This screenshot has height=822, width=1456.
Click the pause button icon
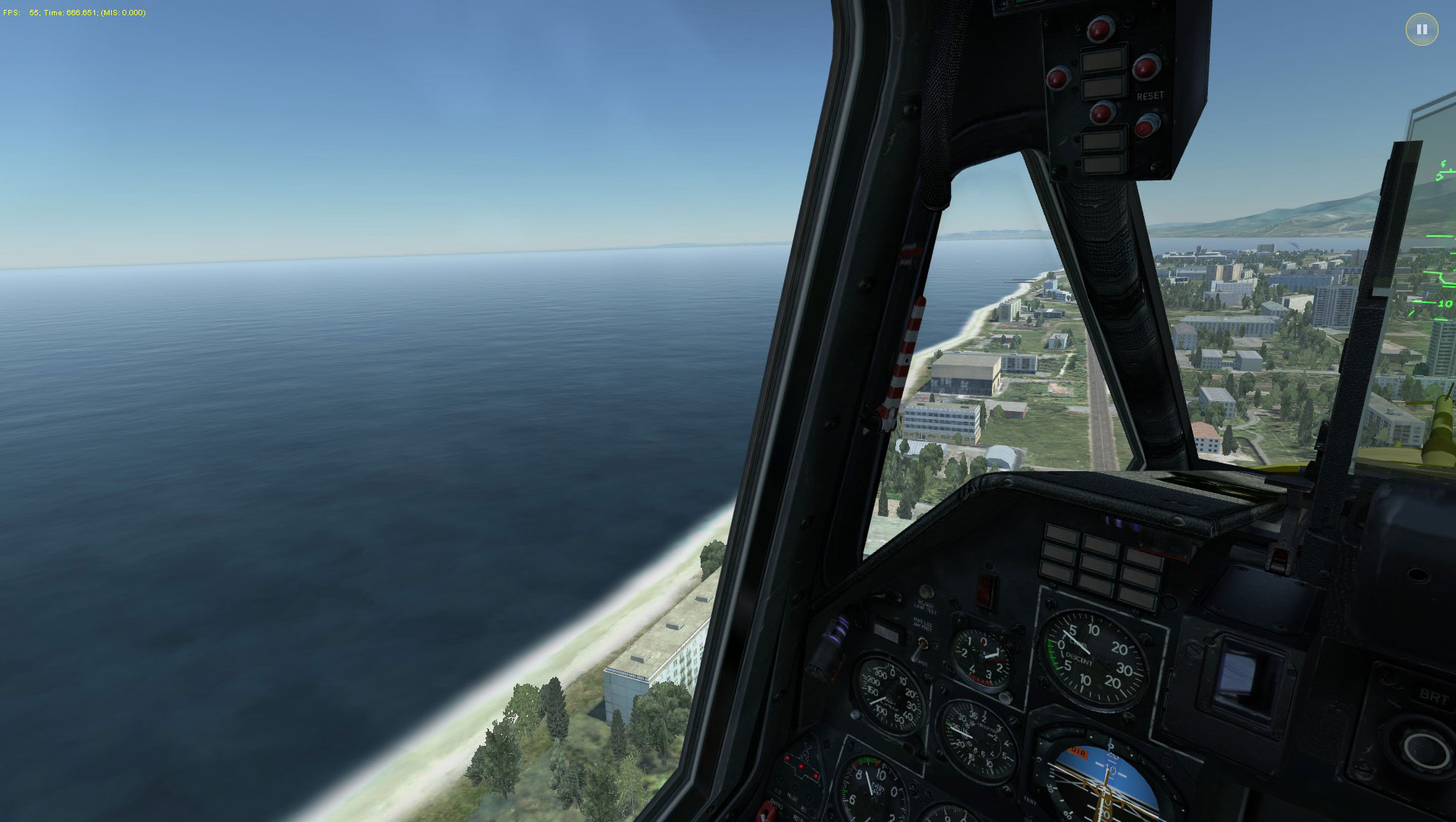pos(1421,30)
